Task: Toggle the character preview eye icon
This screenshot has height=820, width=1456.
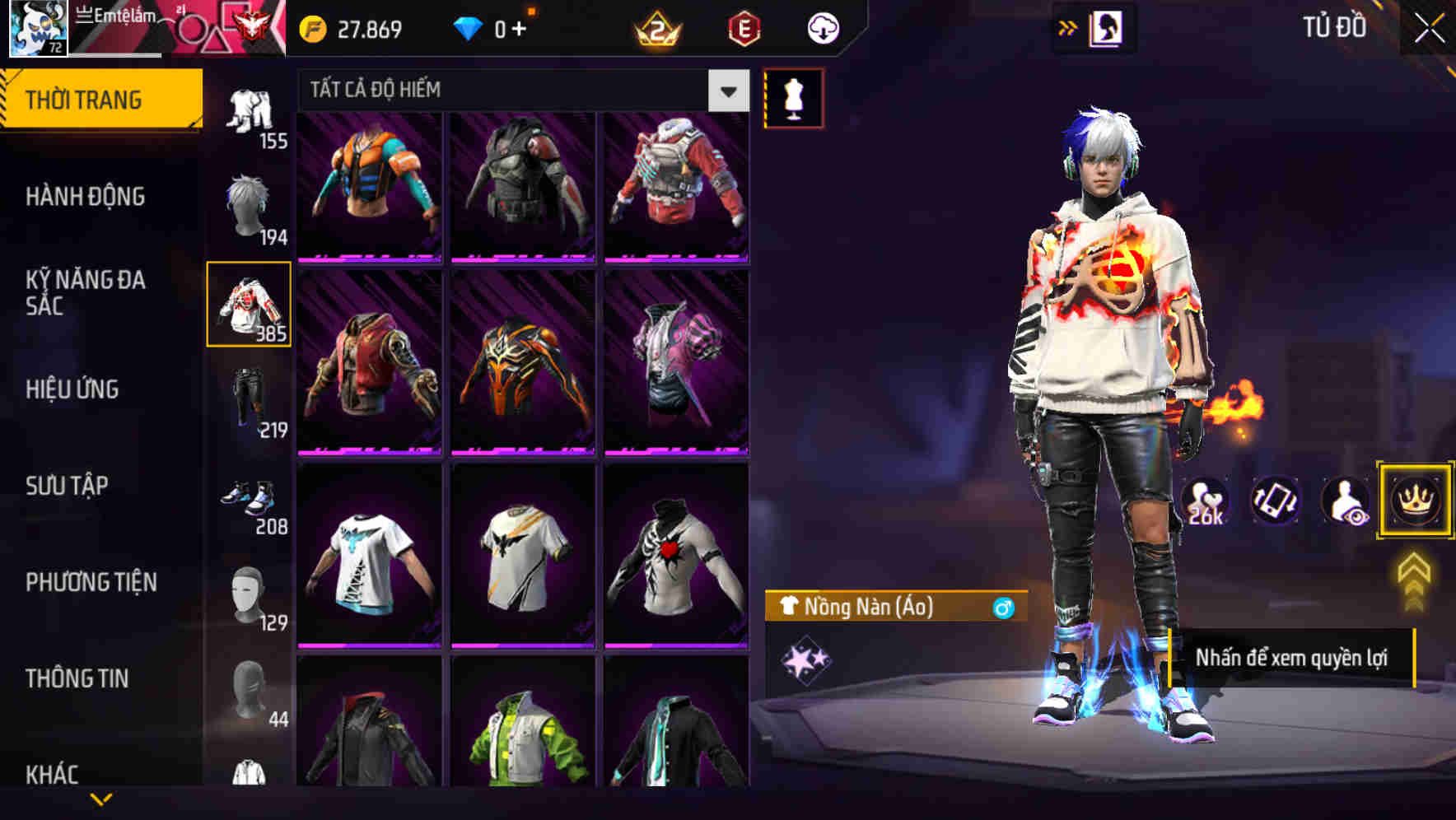Action: (x=1342, y=501)
